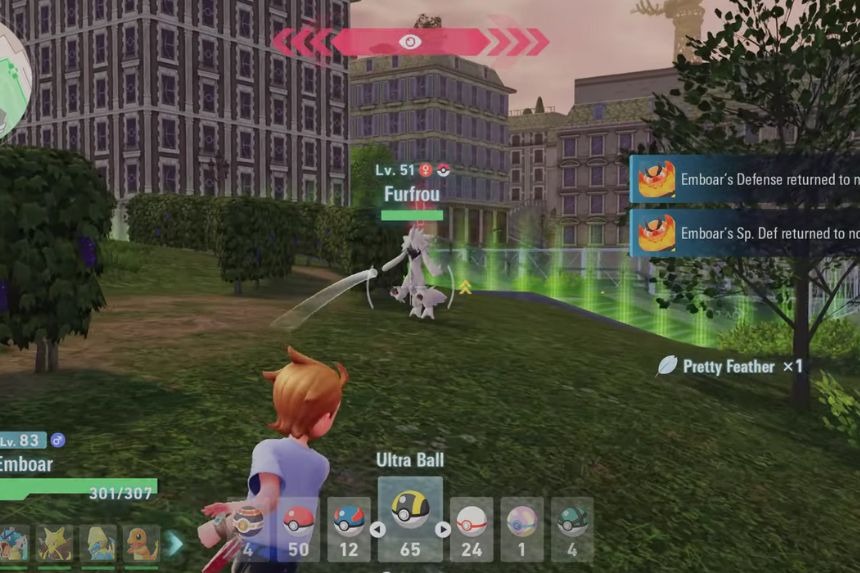Open the minimap in the corner
Image resolution: width=860 pixels, height=573 pixels.
point(14,75)
